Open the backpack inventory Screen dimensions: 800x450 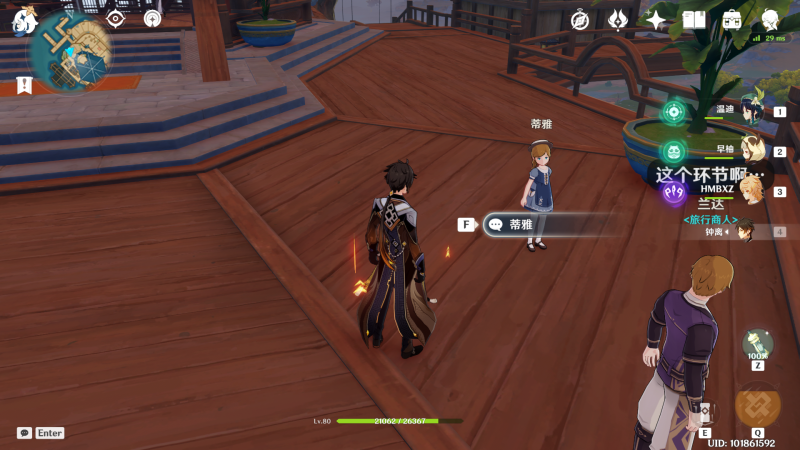click(732, 20)
